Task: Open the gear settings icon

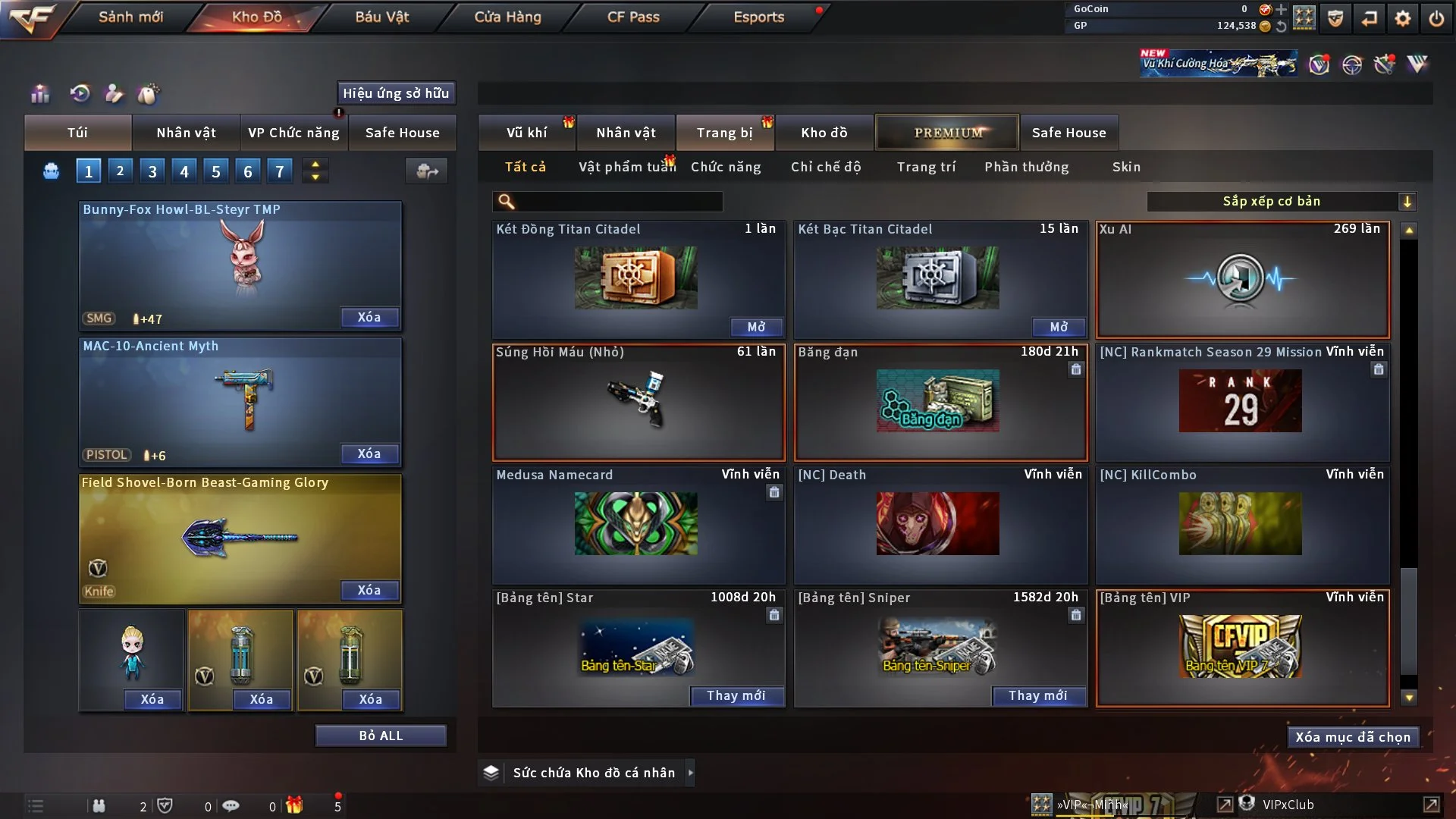Action: pyautogui.click(x=1403, y=18)
